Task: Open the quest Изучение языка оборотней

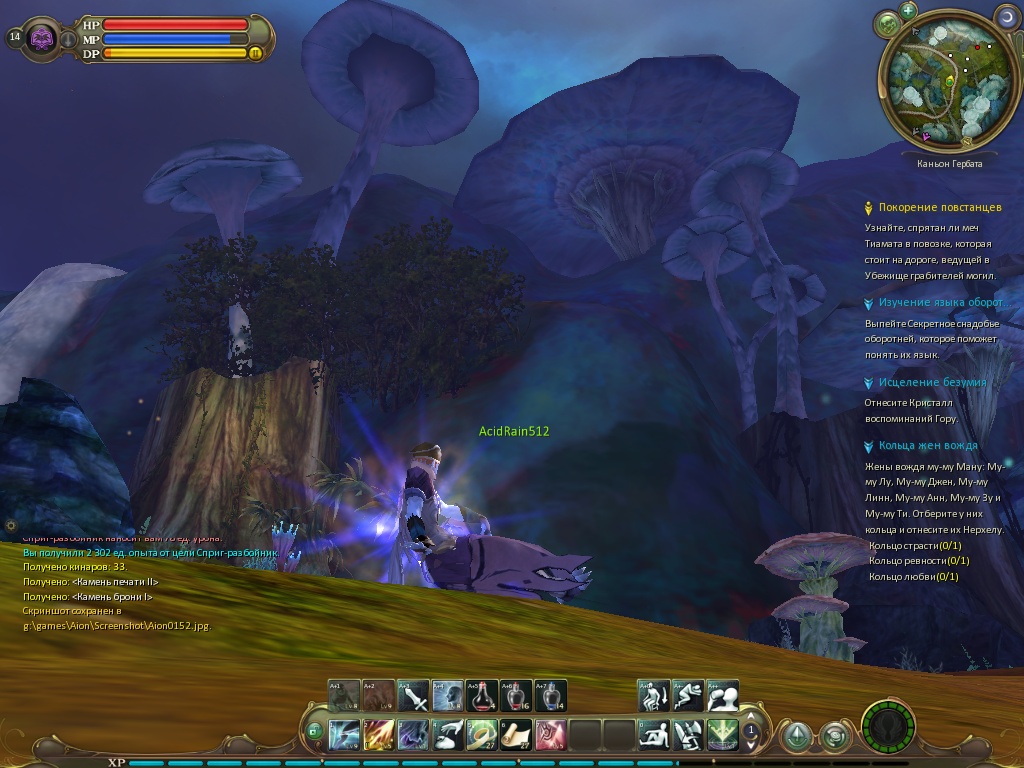Action: [x=941, y=302]
